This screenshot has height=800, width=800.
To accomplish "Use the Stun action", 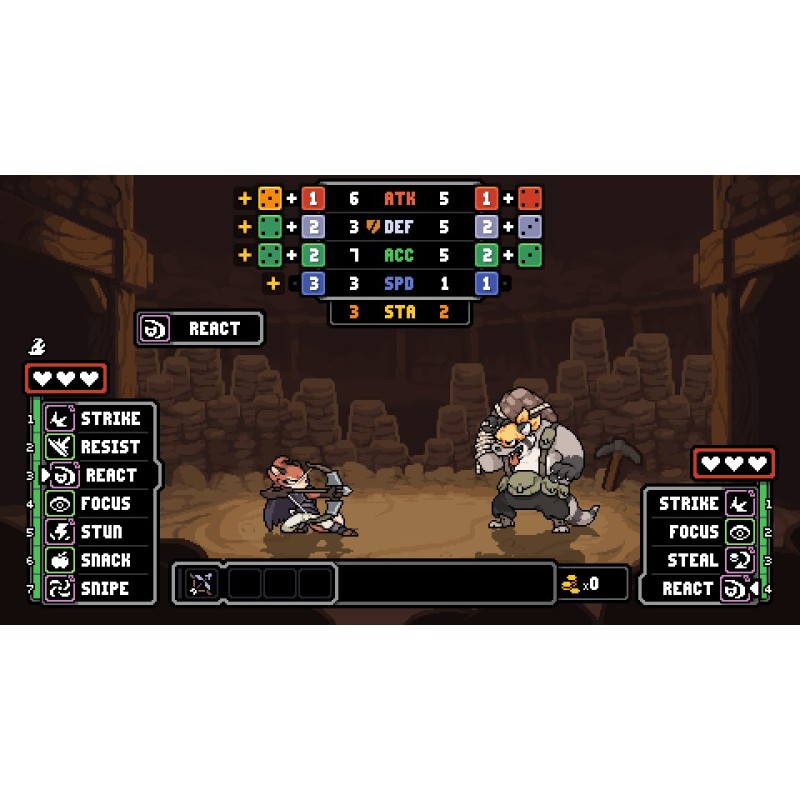I will click(x=98, y=532).
